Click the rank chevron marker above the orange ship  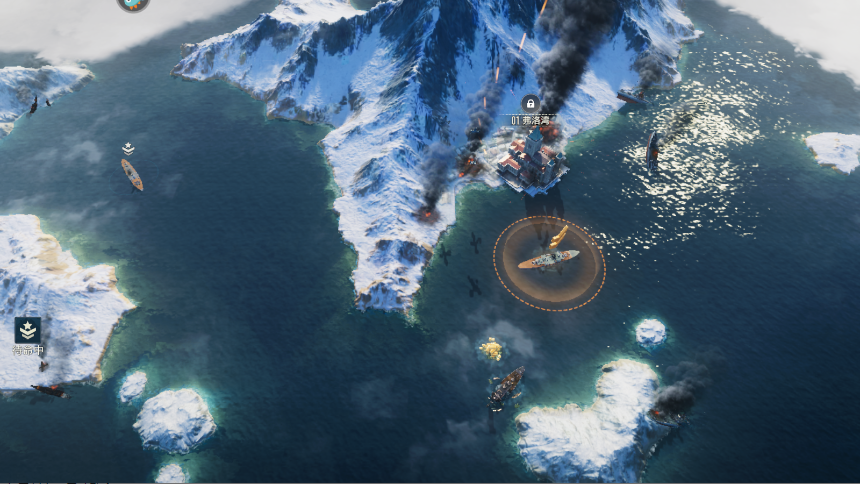coord(128,148)
